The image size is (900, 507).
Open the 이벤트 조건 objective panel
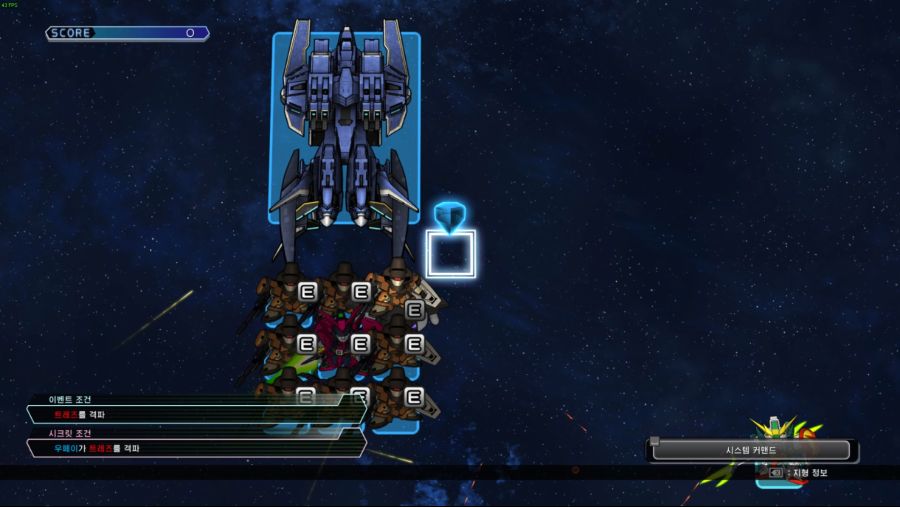coord(195,414)
